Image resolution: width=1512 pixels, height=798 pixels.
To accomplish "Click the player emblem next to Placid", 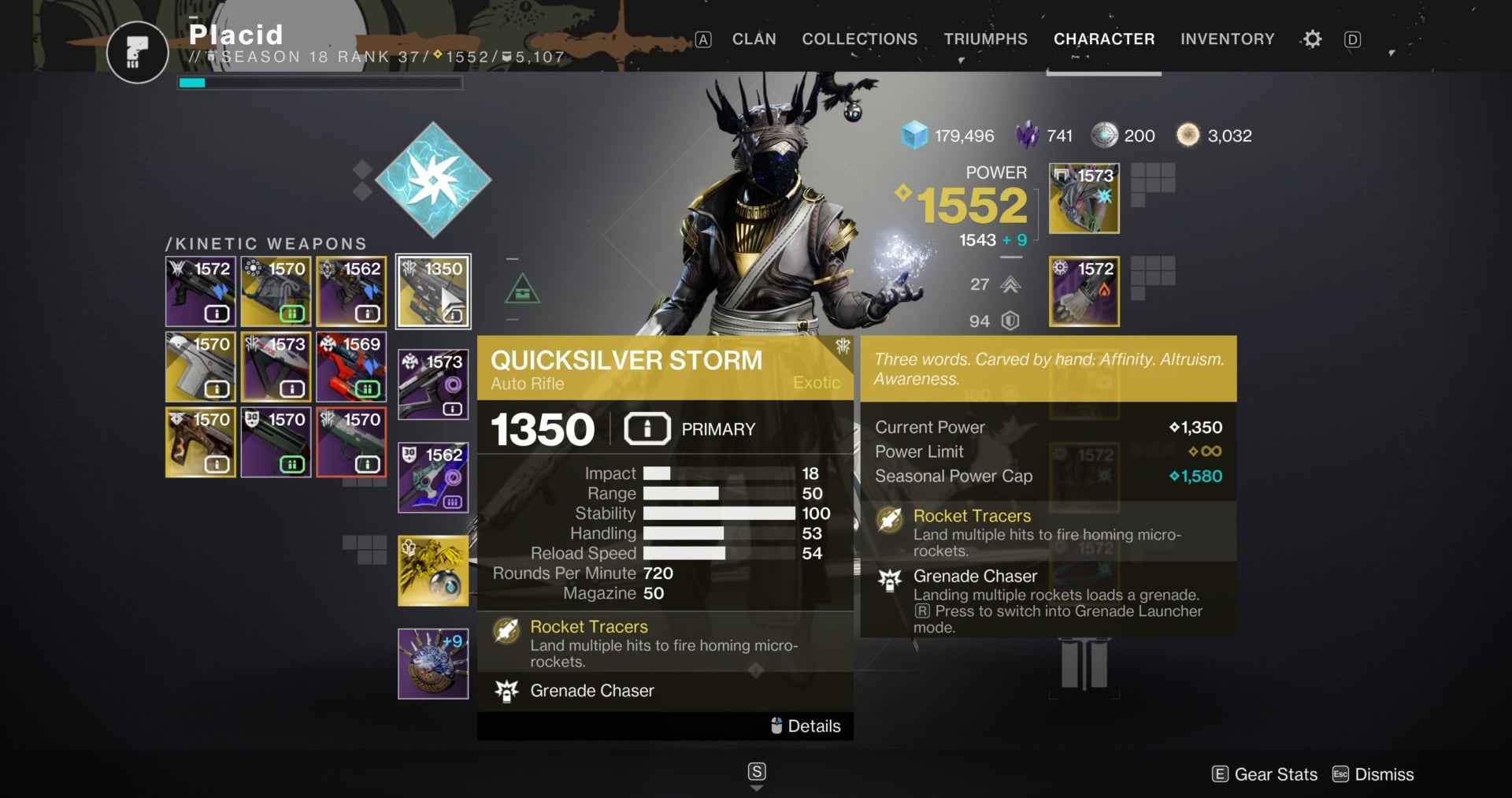I will coord(138,52).
